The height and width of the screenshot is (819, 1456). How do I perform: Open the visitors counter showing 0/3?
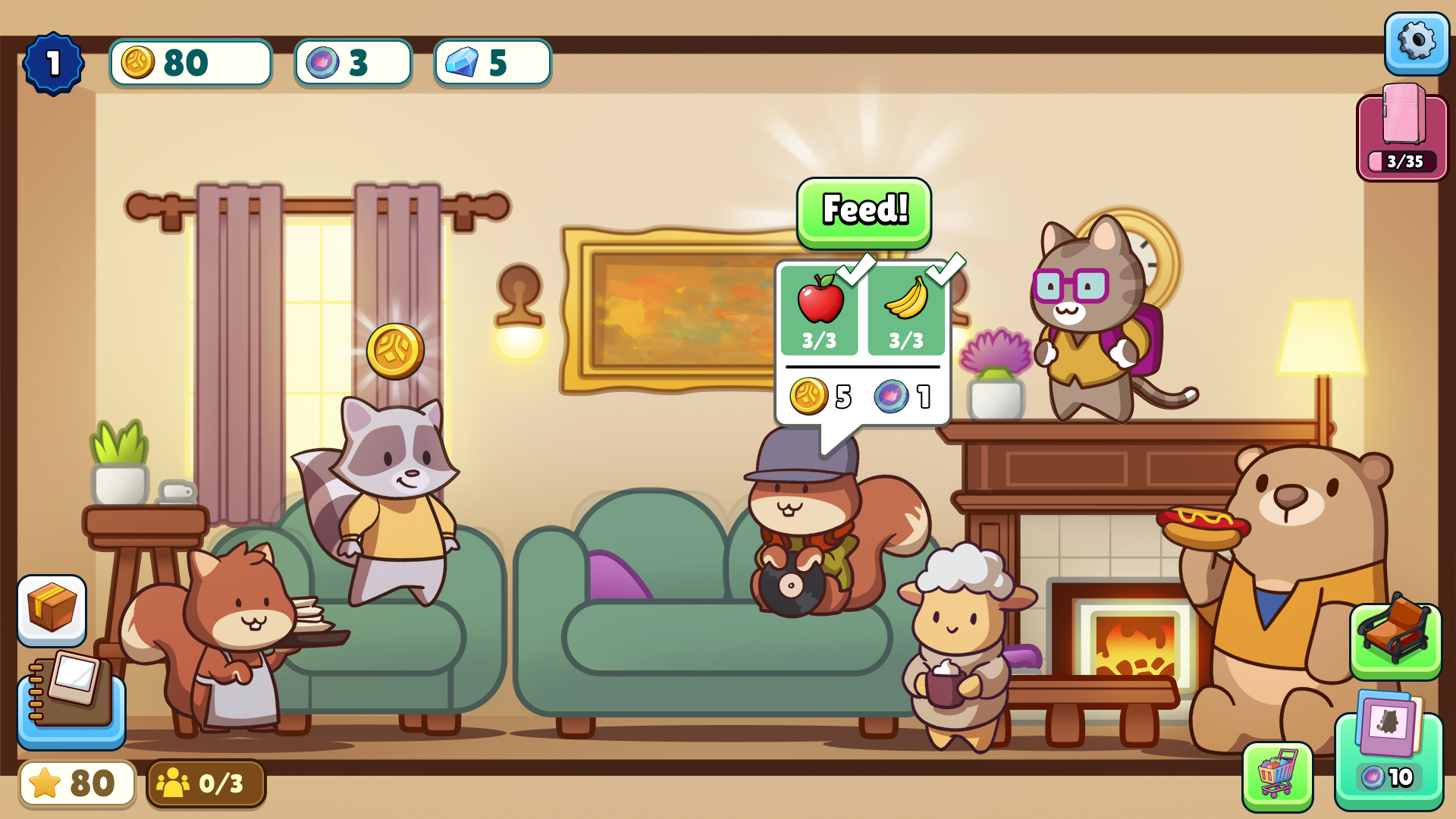[x=206, y=783]
